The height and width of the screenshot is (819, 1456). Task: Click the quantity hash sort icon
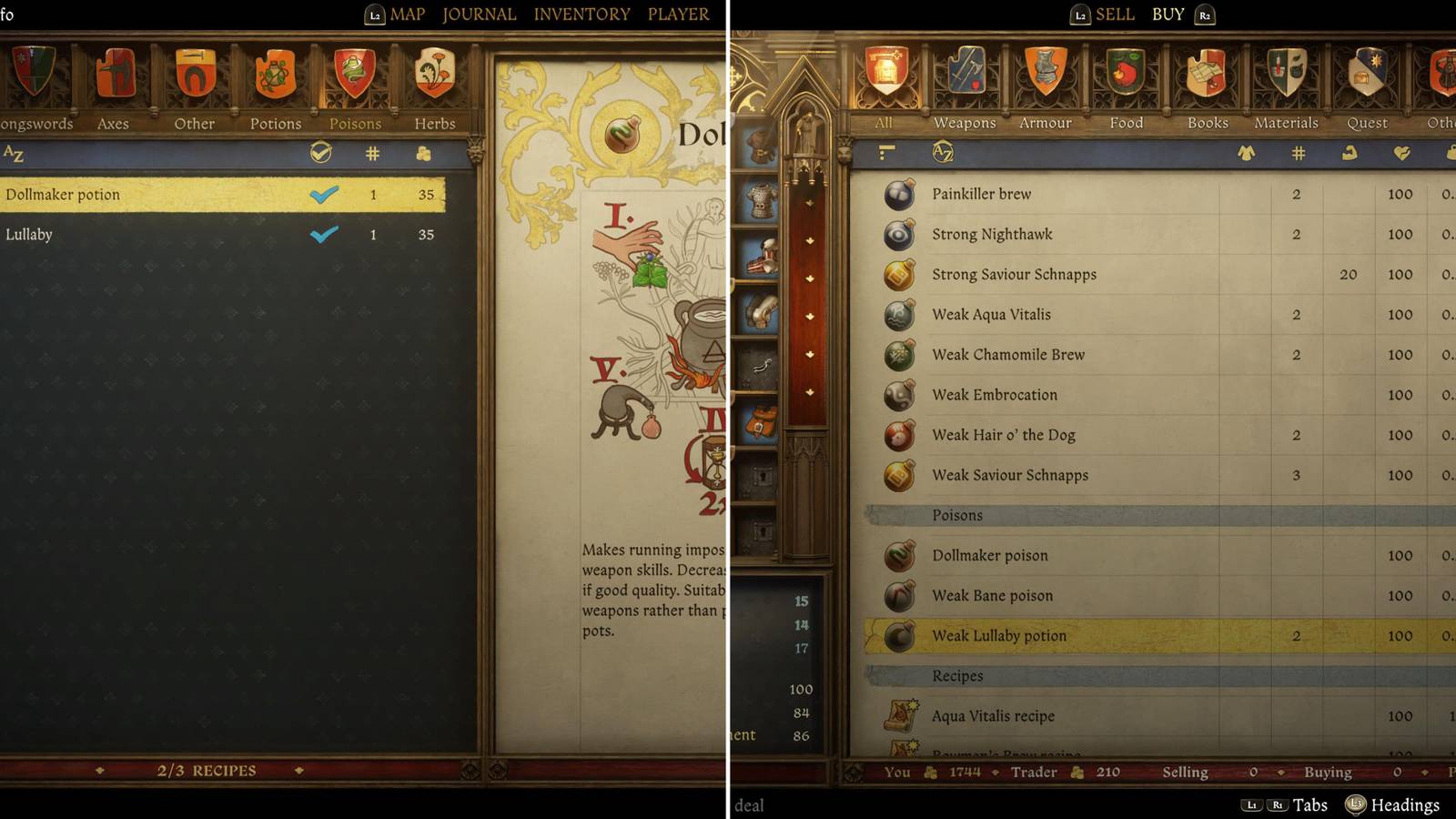370,155
